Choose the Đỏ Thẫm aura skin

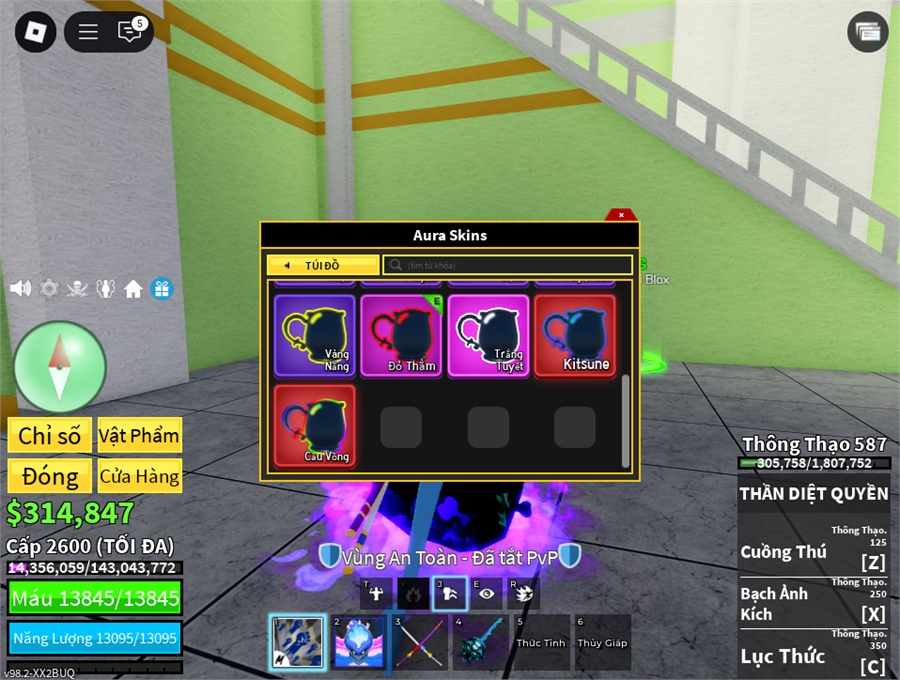[x=402, y=335]
